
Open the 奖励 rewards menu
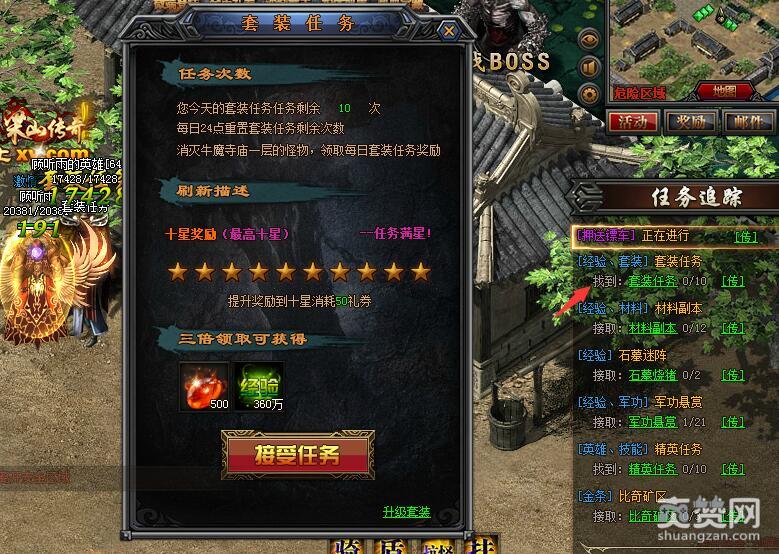[690, 121]
